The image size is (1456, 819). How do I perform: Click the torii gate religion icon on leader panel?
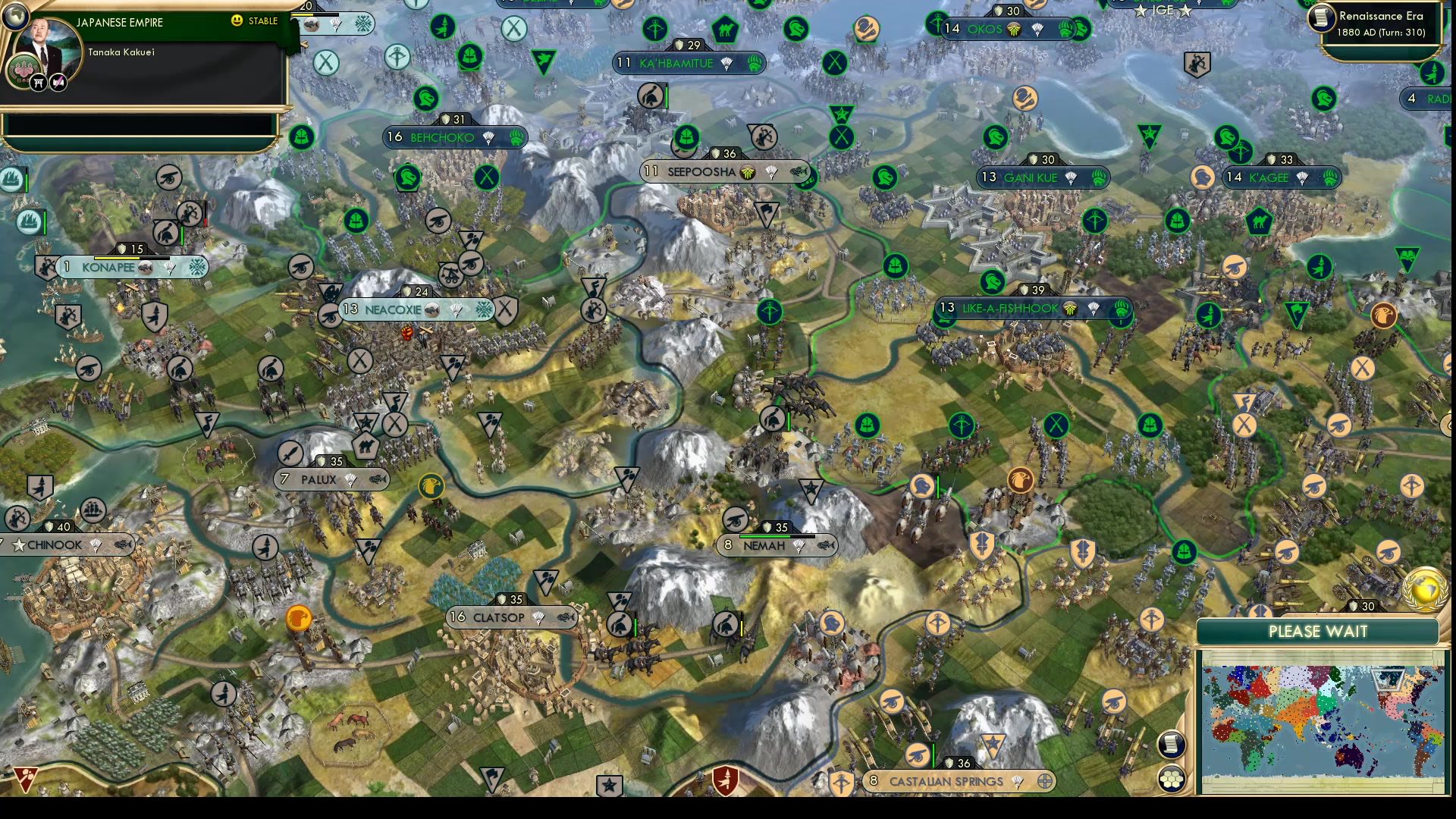(39, 83)
